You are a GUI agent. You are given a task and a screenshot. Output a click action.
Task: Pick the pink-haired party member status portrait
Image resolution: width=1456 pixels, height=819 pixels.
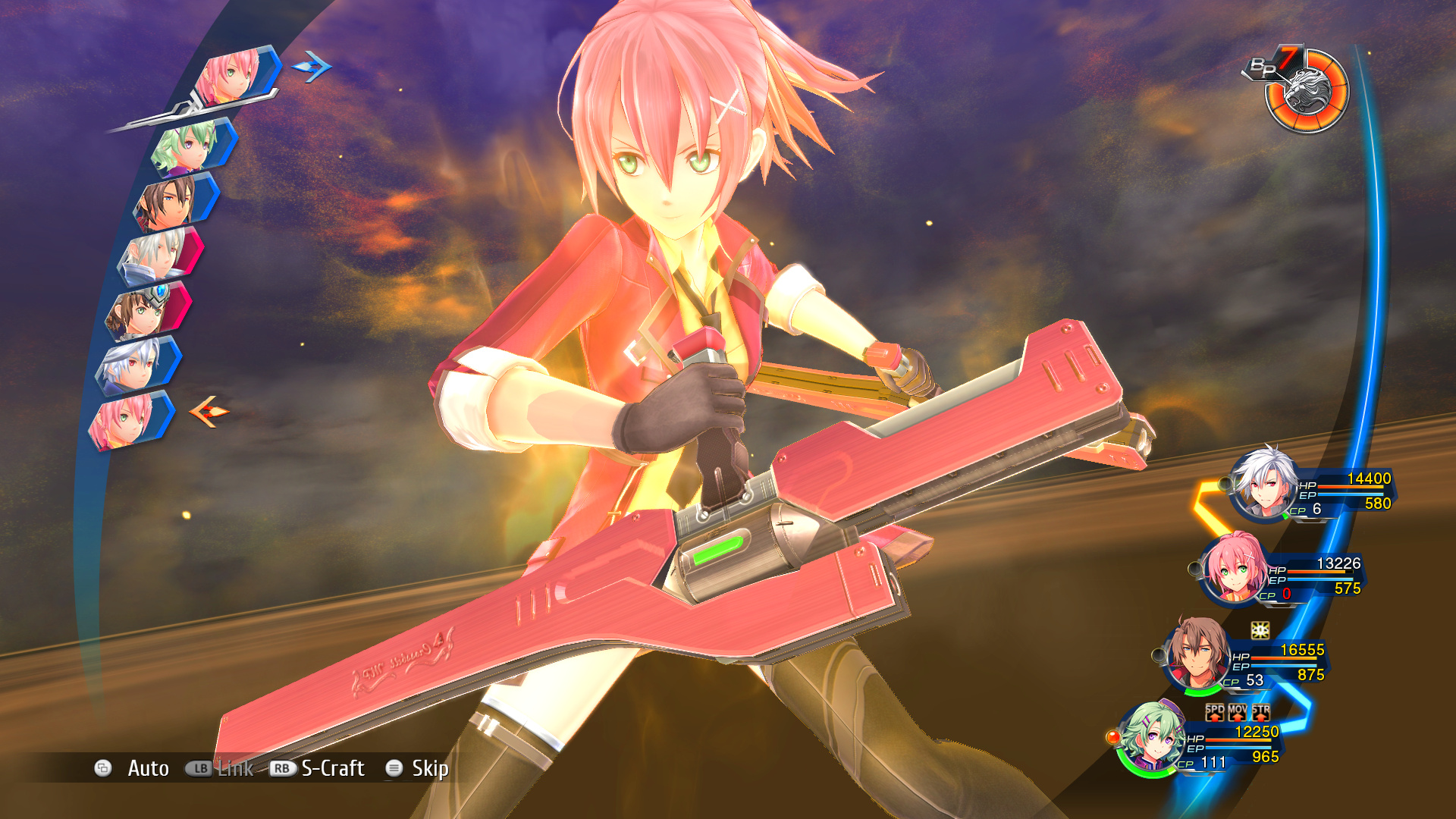pos(1232,570)
